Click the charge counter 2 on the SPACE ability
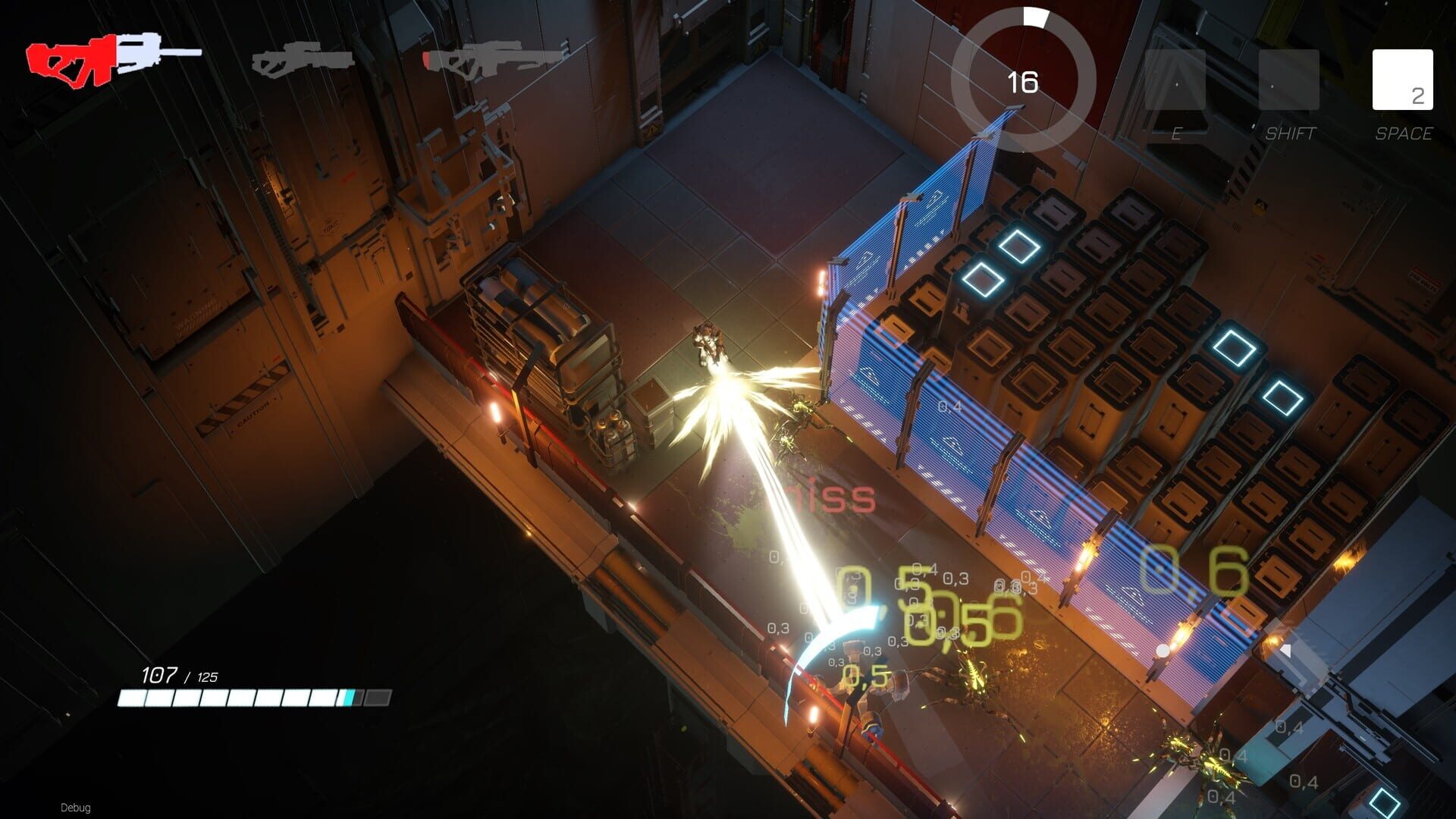The width and height of the screenshot is (1456, 819). [1420, 97]
